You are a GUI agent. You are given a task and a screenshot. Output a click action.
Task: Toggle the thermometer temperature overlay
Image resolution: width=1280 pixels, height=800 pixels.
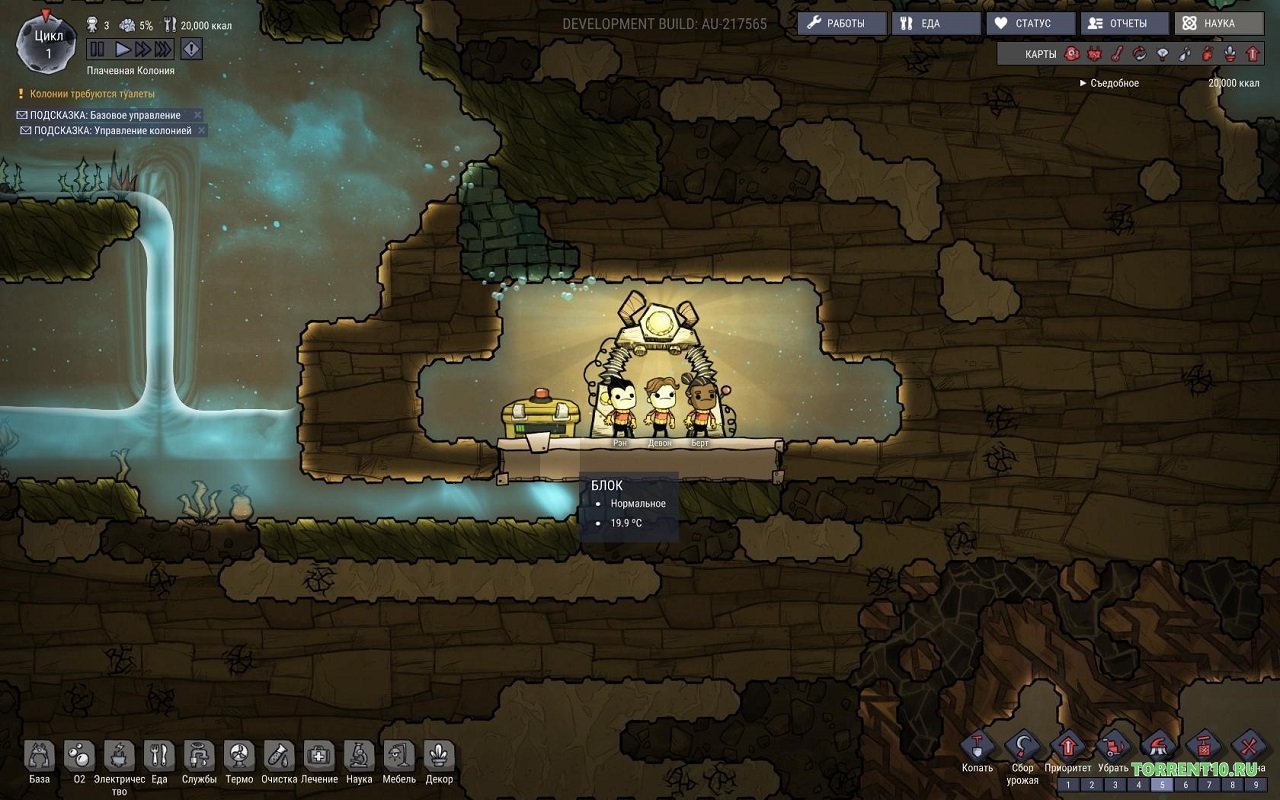(x=1117, y=54)
